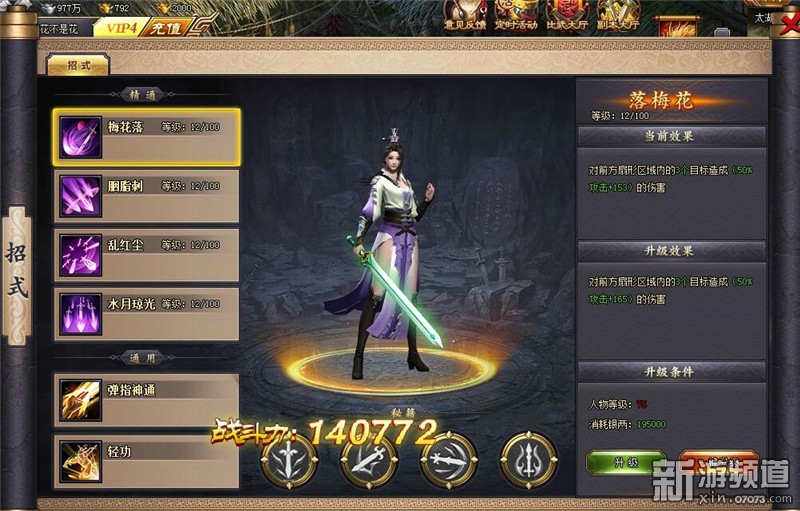Open 定时活动 timed events icon

tap(516, 15)
